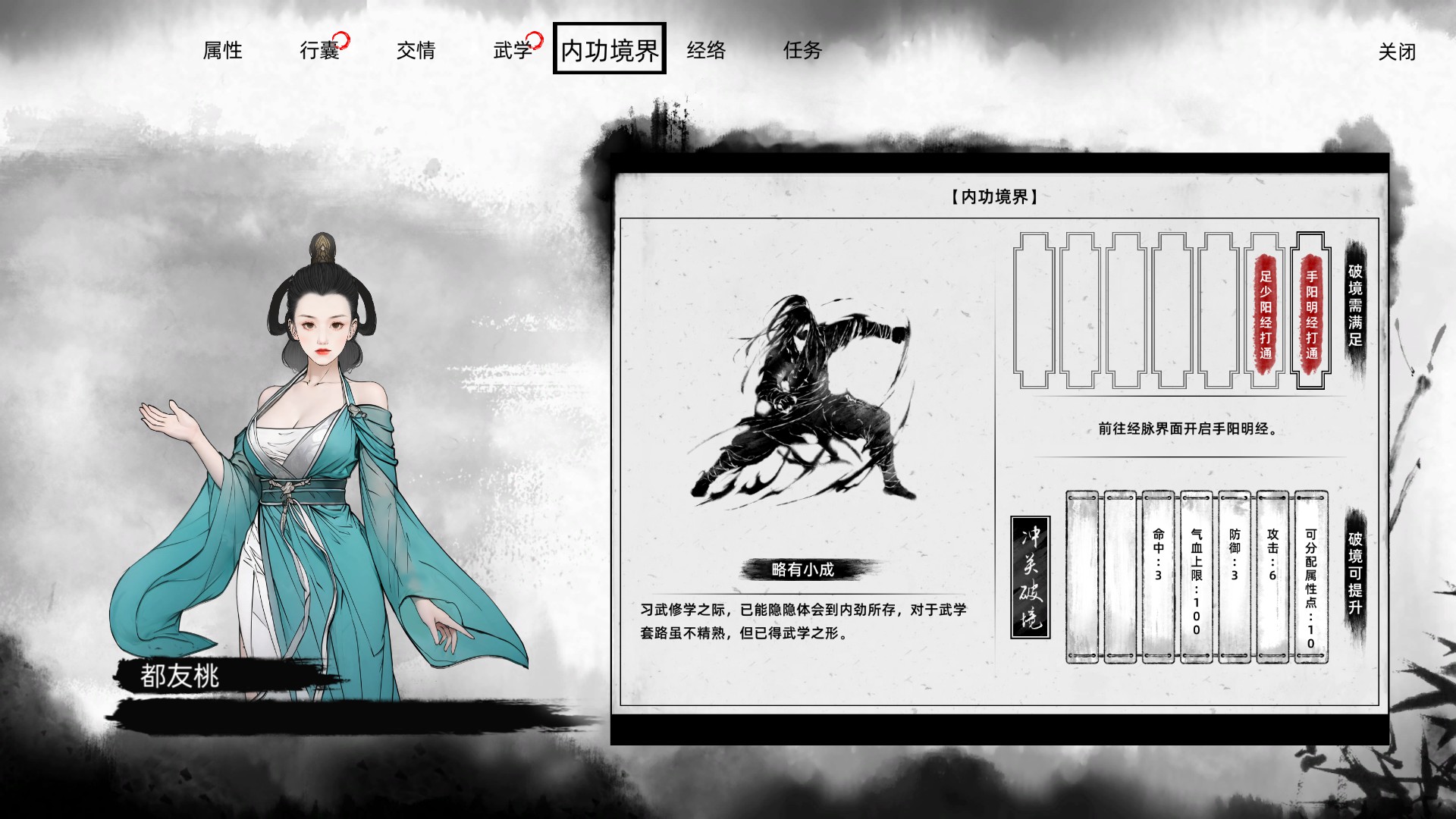The width and height of the screenshot is (1456, 819).
Task: 选中「攻击：6」属性木牌
Action: pos(1272,578)
